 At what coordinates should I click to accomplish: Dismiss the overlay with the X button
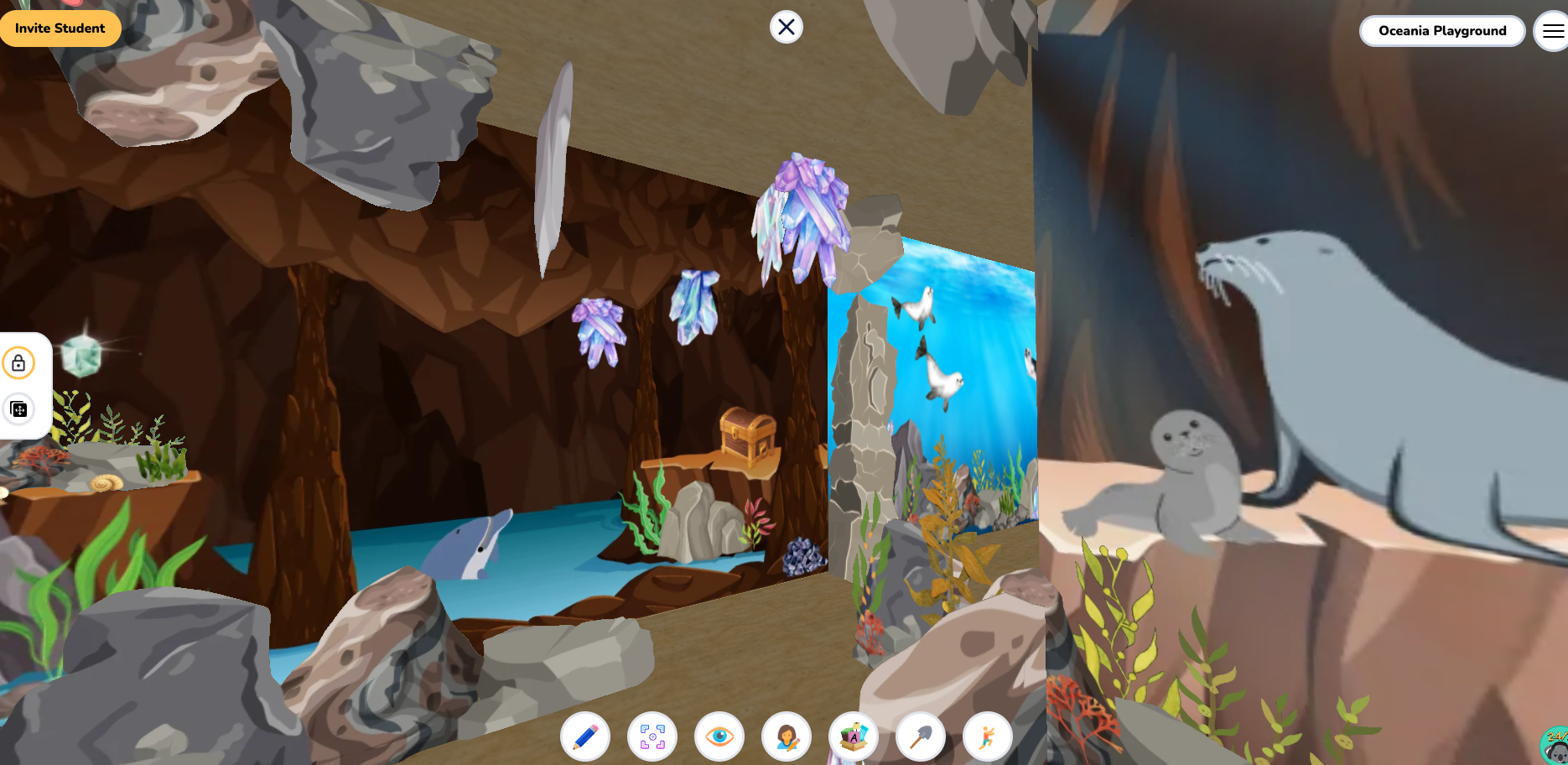[785, 26]
